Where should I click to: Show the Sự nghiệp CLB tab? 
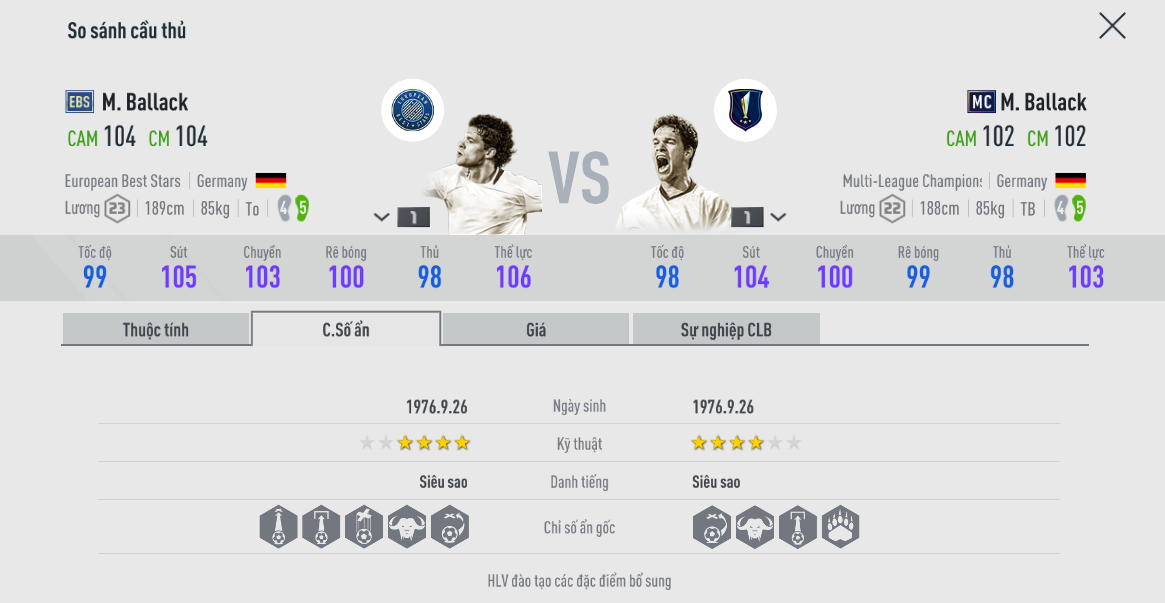(x=726, y=329)
